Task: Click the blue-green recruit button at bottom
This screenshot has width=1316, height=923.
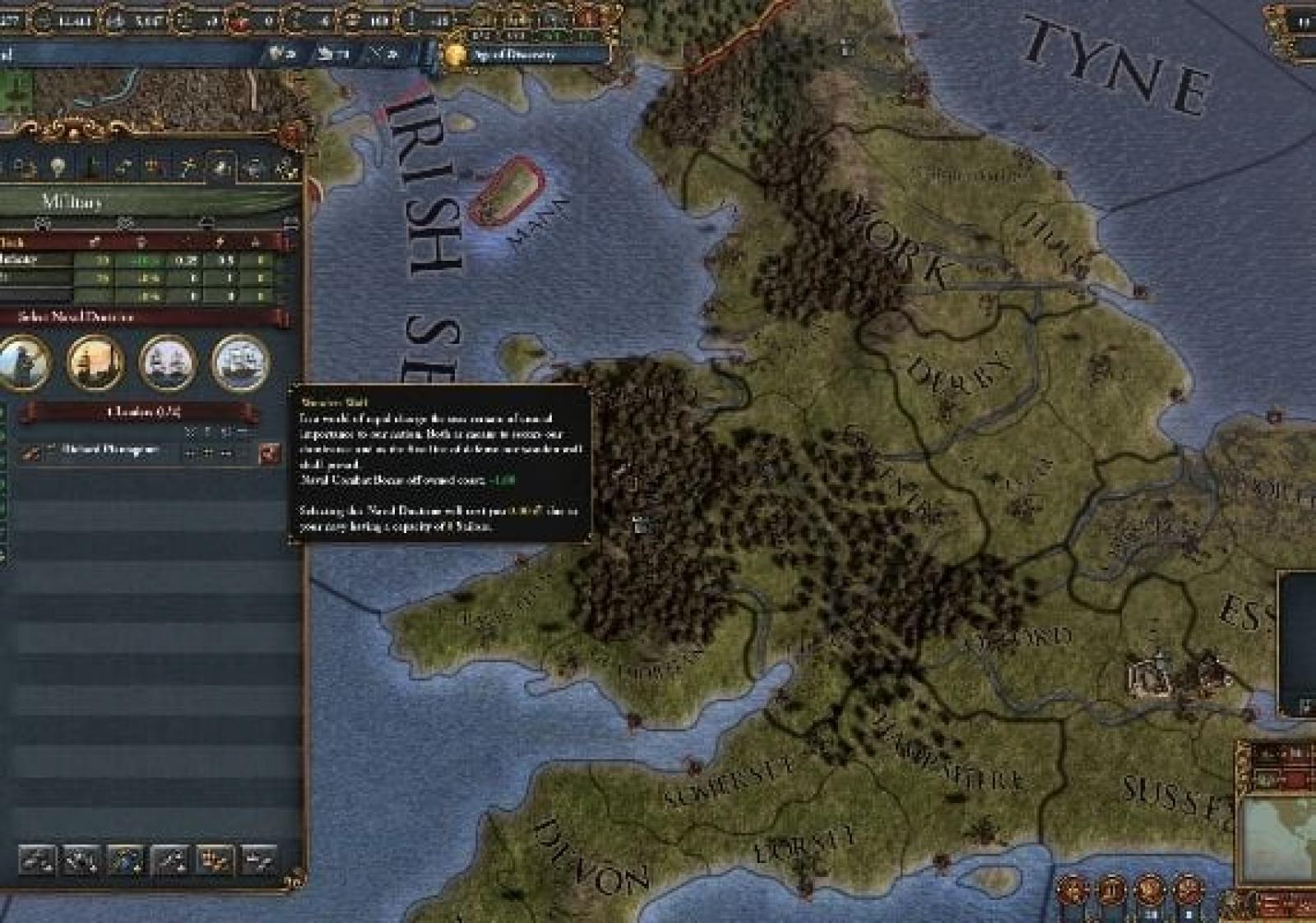Action: (125, 860)
